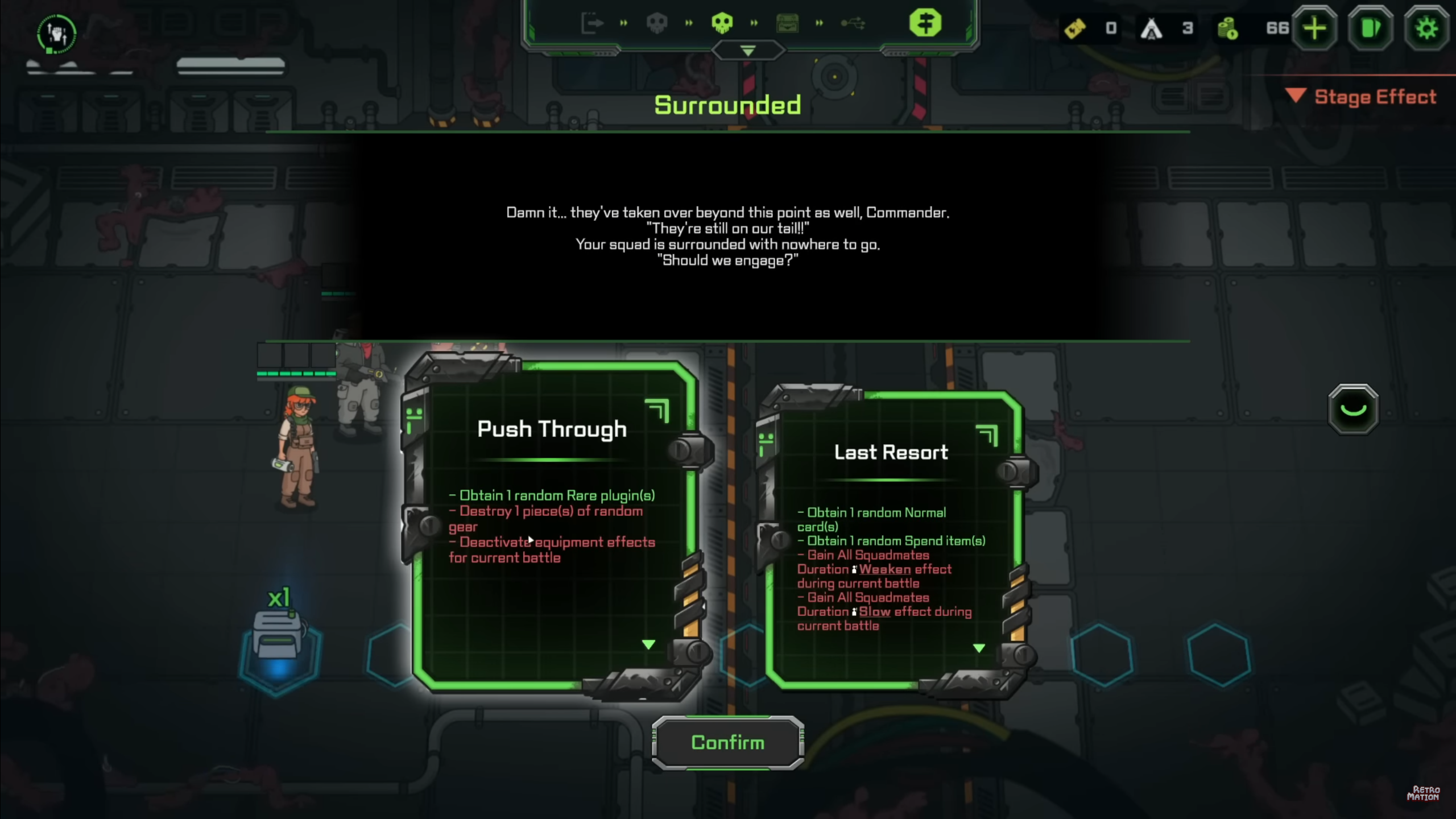Expand the Push Through card details arrow
The height and width of the screenshot is (819, 1456).
click(648, 645)
